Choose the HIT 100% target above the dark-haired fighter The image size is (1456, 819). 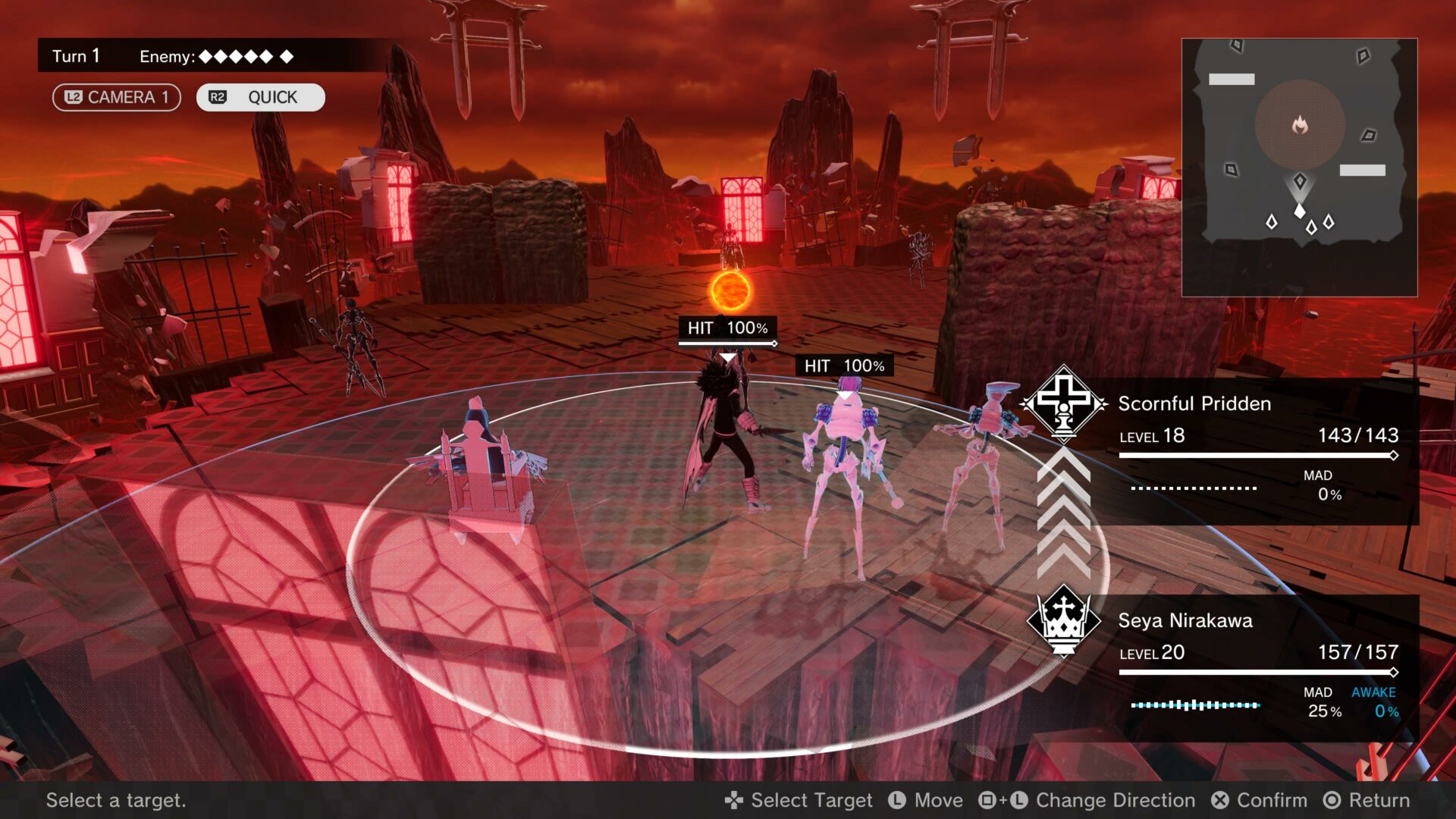pos(727,328)
